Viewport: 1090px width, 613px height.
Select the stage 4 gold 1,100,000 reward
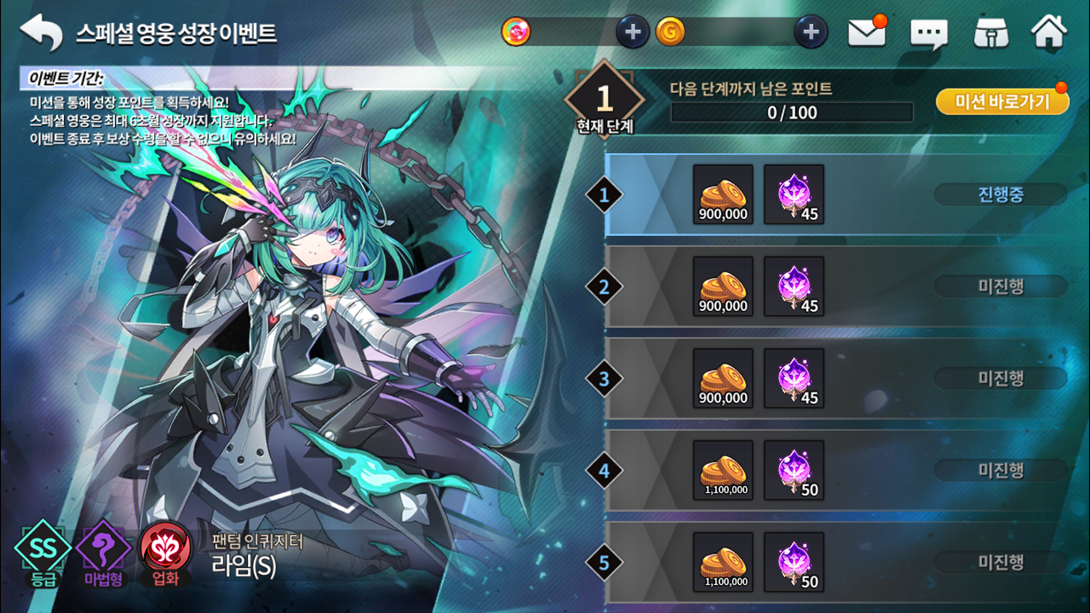(723, 470)
